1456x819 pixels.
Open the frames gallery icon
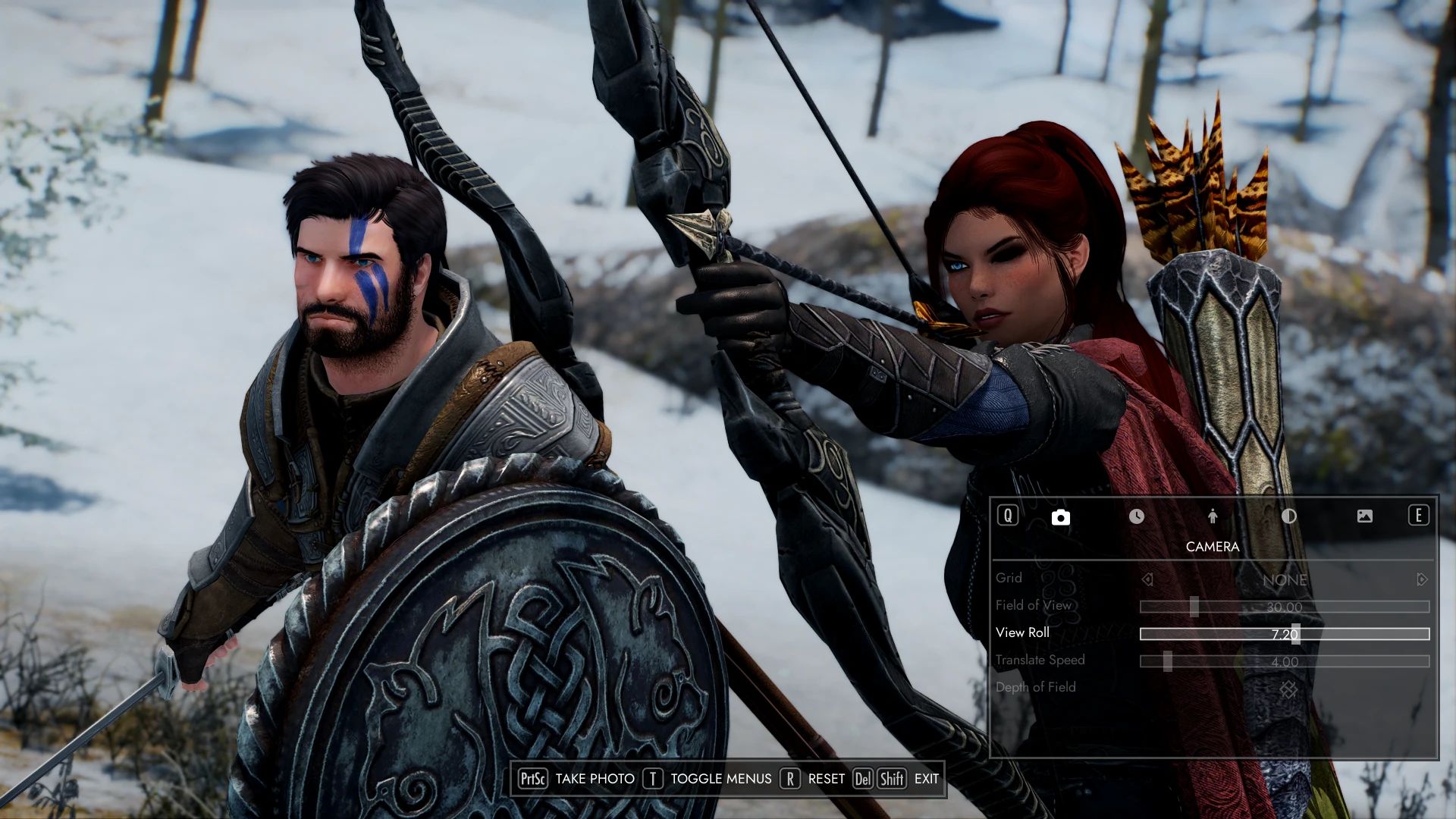(1365, 516)
